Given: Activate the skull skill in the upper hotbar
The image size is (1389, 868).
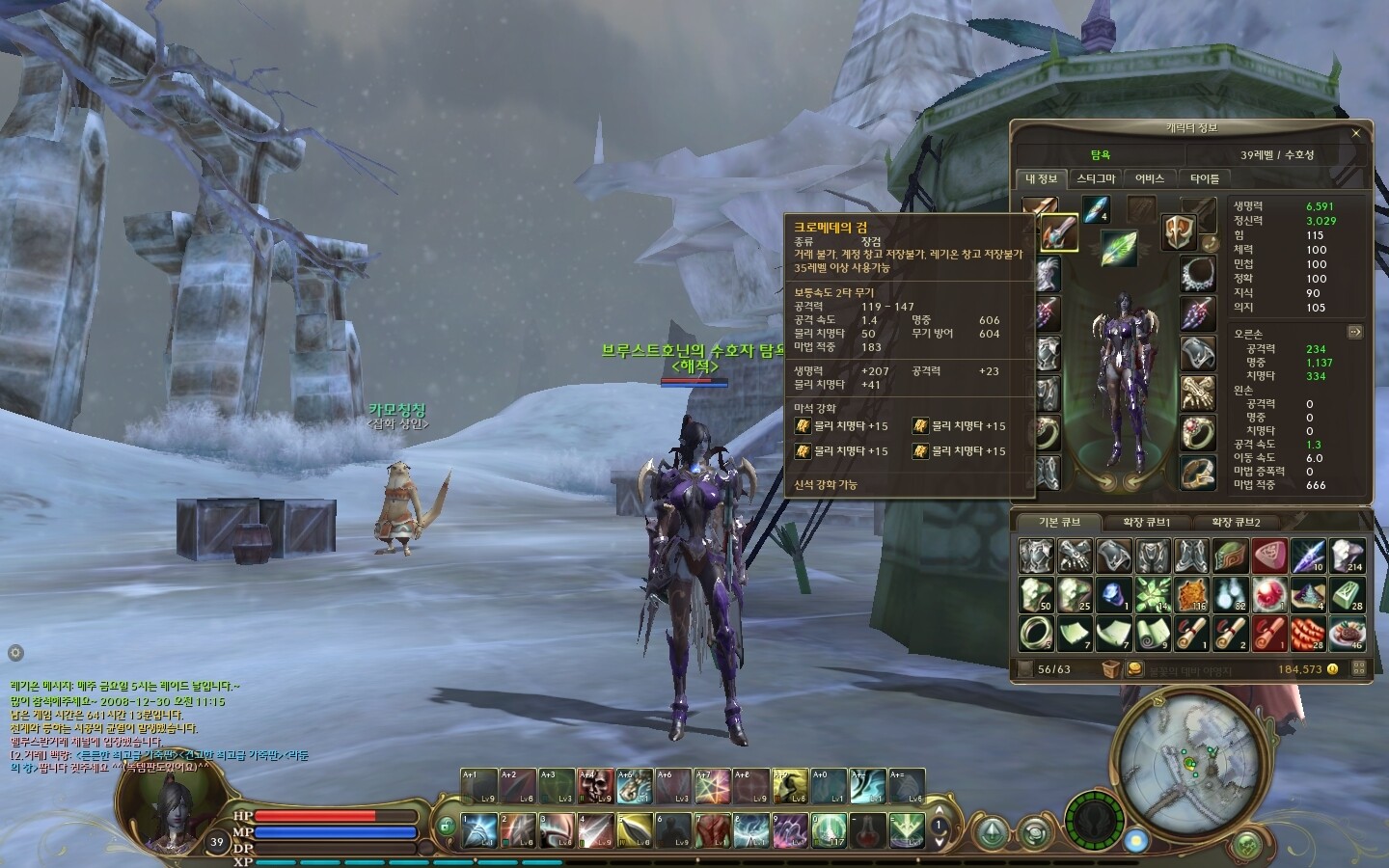Looking at the screenshot, I should point(595,786).
